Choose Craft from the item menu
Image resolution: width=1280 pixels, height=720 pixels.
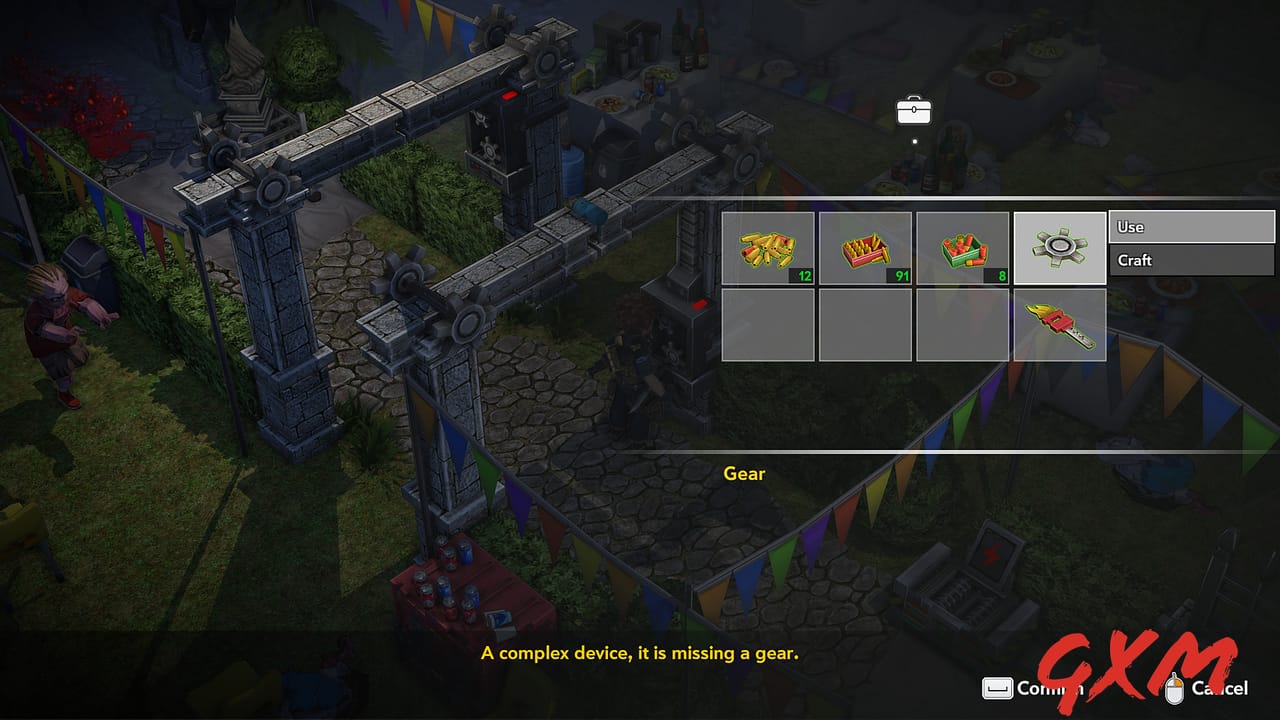coord(1190,260)
